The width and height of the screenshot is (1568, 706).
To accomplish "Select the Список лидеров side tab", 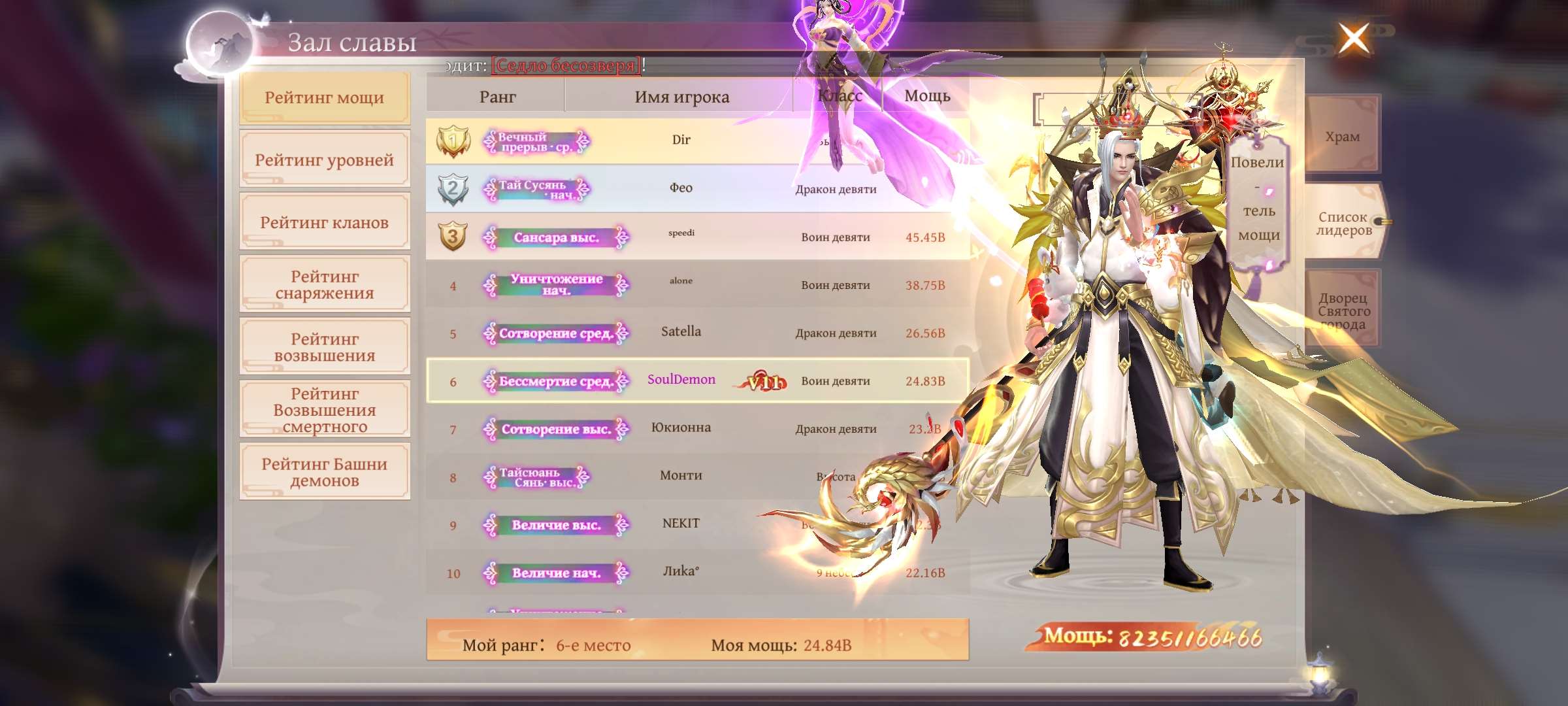I will [1343, 224].
